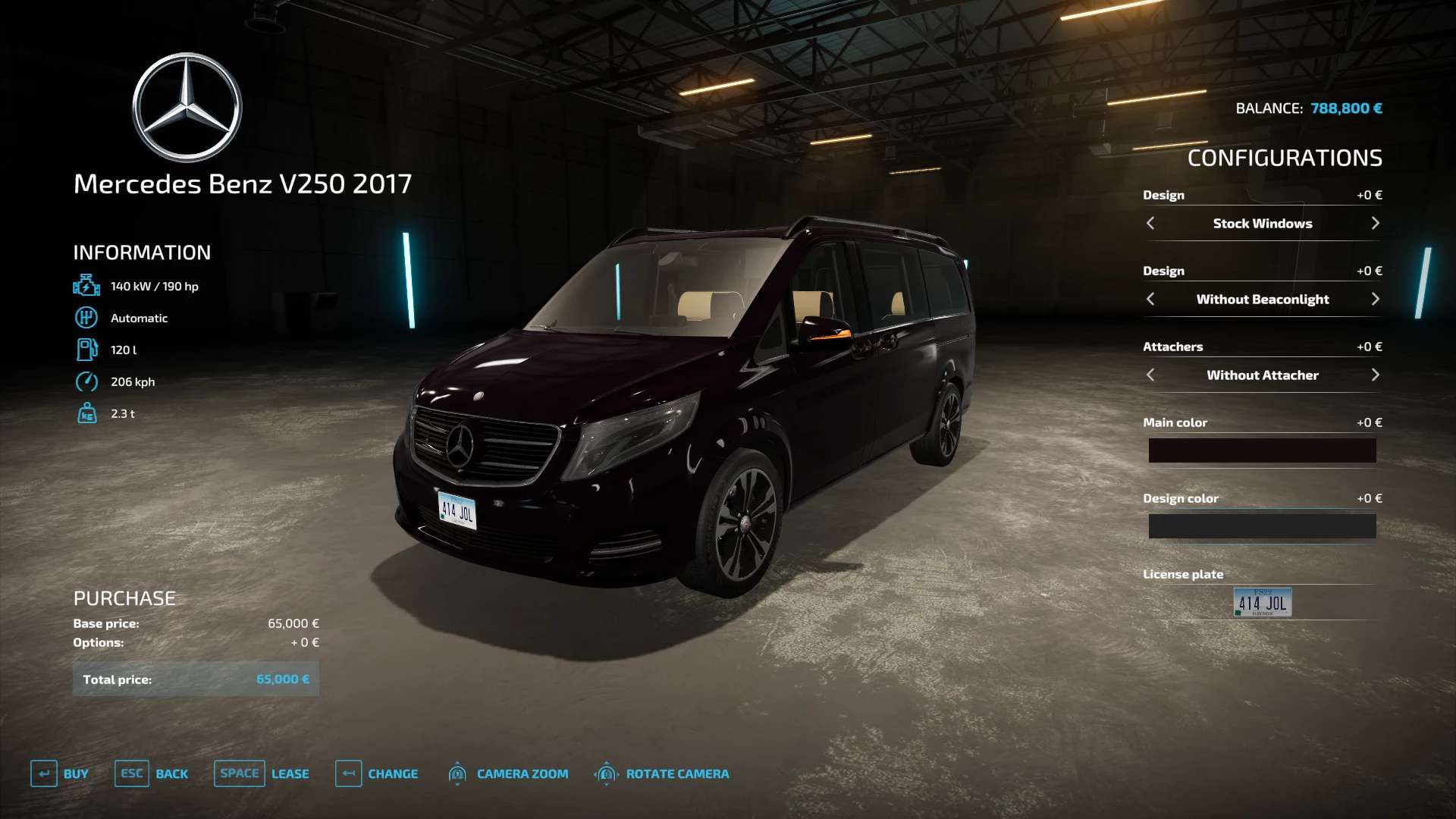
Task: Edit the 414 JOL license plate
Action: [1262, 602]
